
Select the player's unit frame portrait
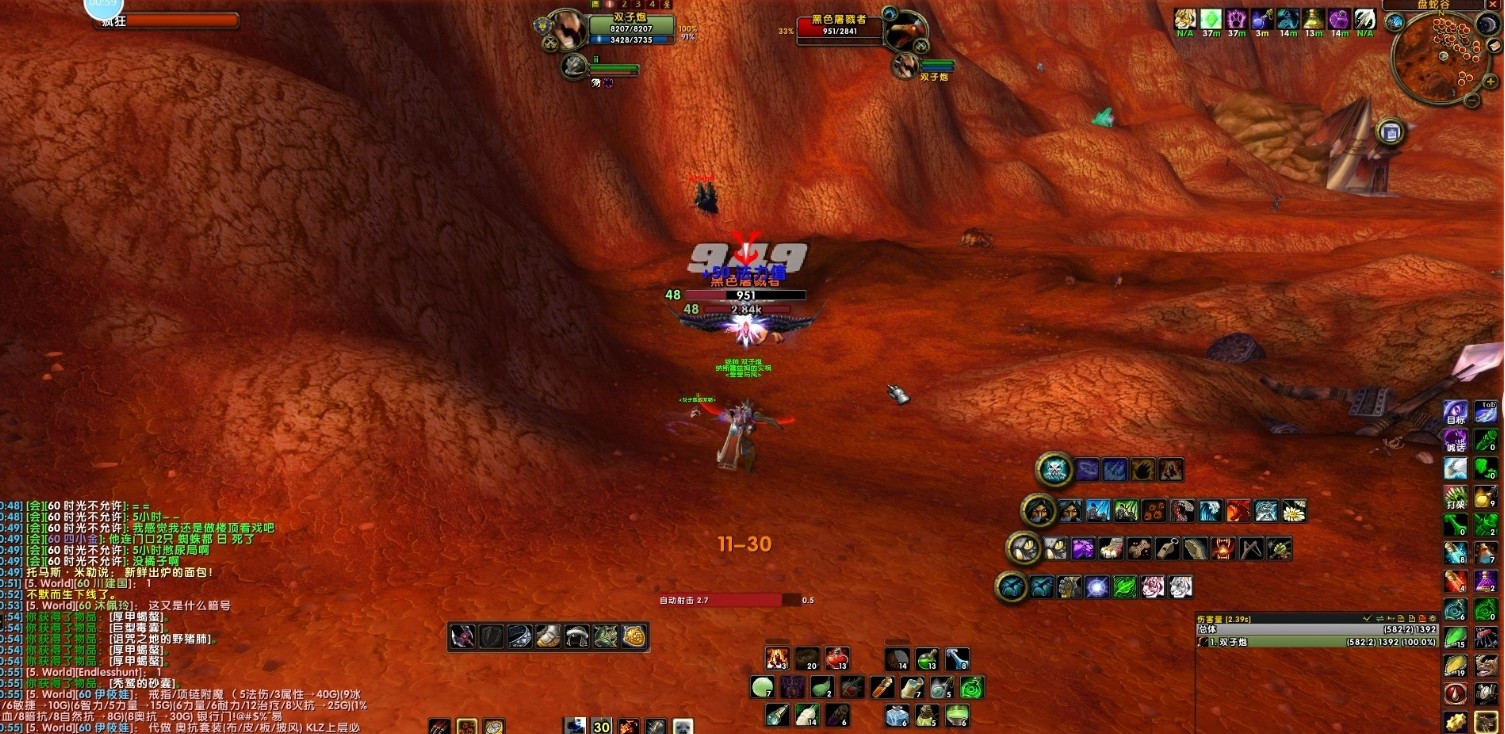tap(568, 28)
